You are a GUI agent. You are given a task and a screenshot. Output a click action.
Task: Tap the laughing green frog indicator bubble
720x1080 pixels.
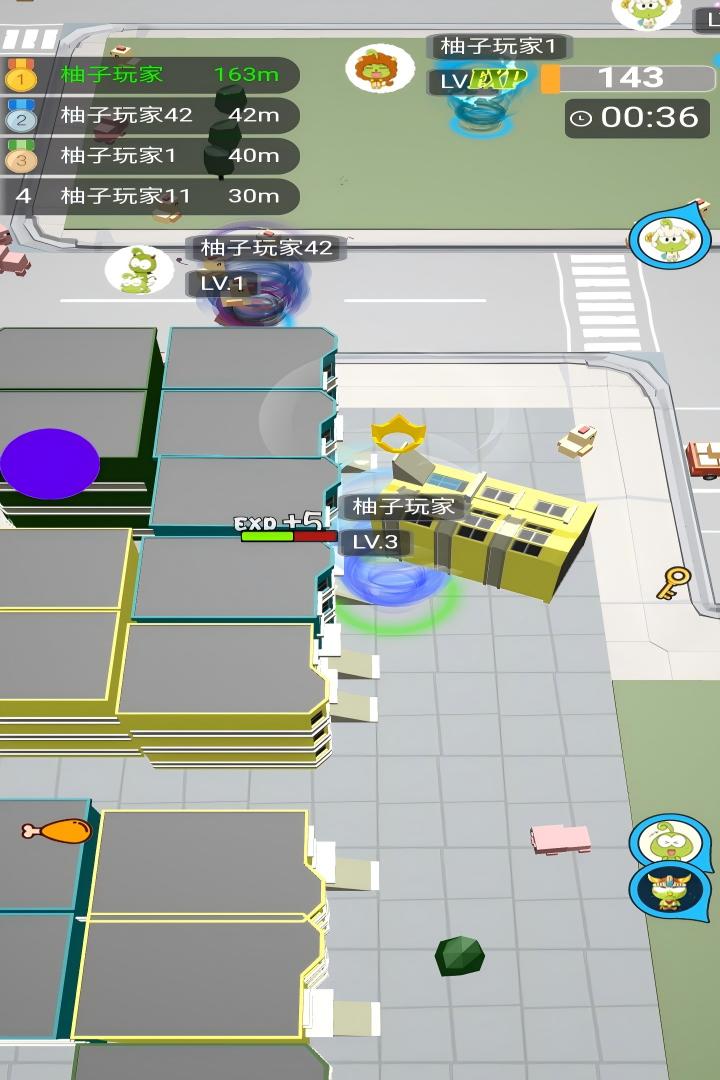pyautogui.click(x=665, y=842)
